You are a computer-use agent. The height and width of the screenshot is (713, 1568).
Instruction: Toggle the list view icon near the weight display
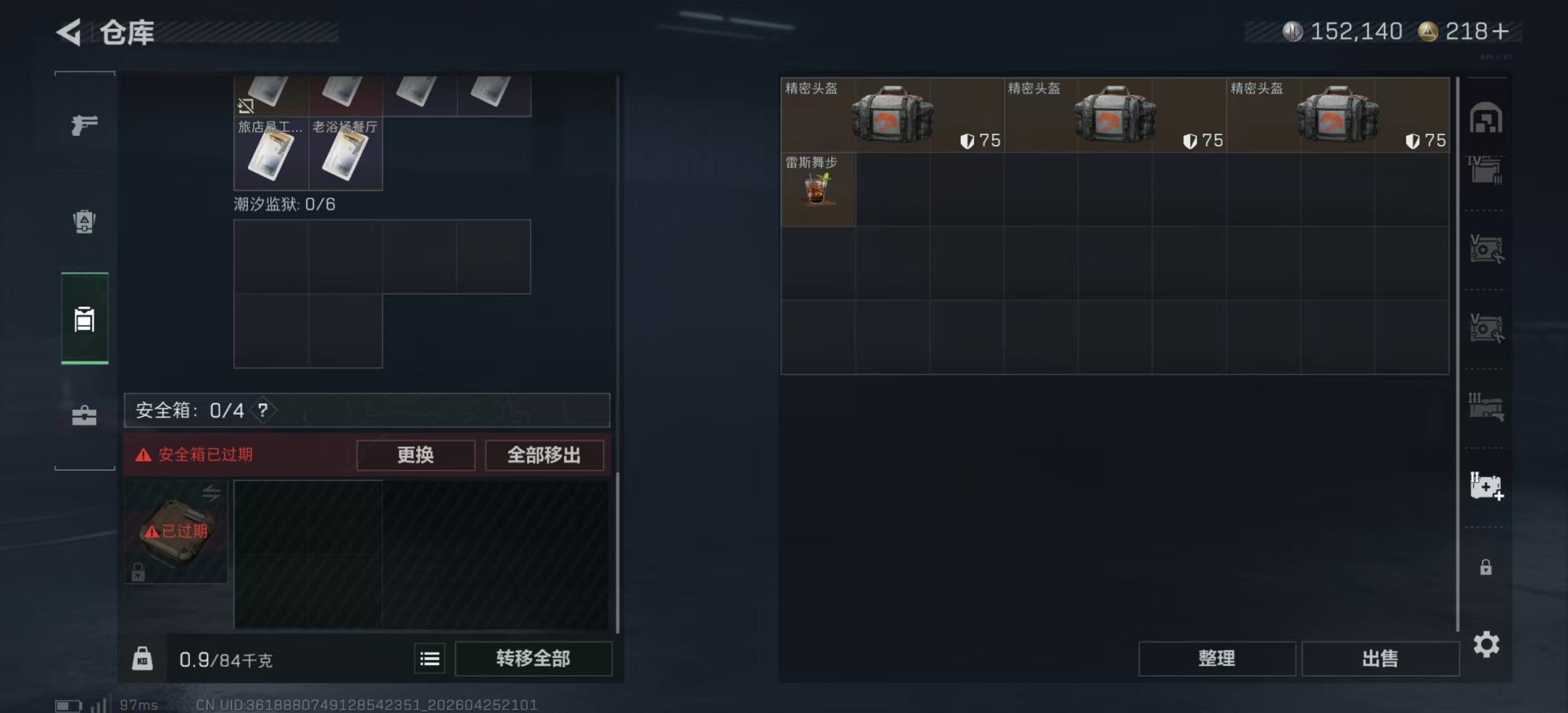[x=429, y=658]
